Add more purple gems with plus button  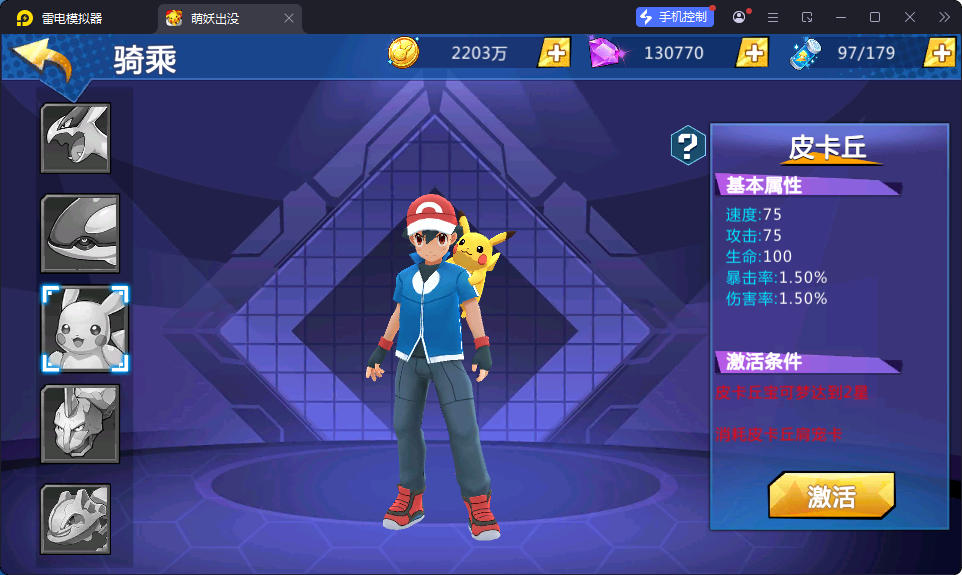click(752, 53)
